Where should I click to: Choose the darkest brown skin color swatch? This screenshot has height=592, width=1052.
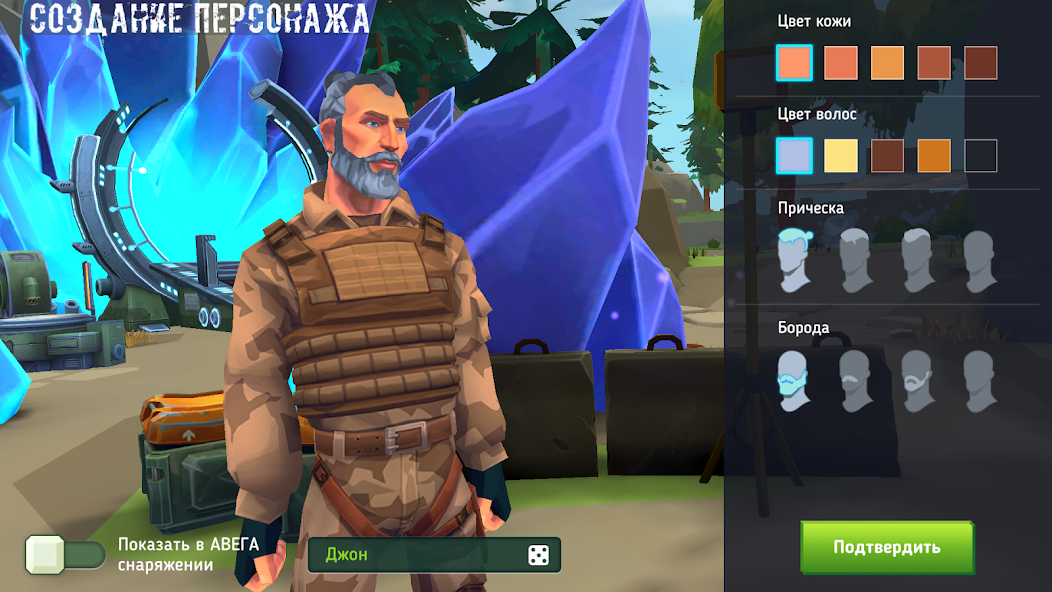coord(980,63)
